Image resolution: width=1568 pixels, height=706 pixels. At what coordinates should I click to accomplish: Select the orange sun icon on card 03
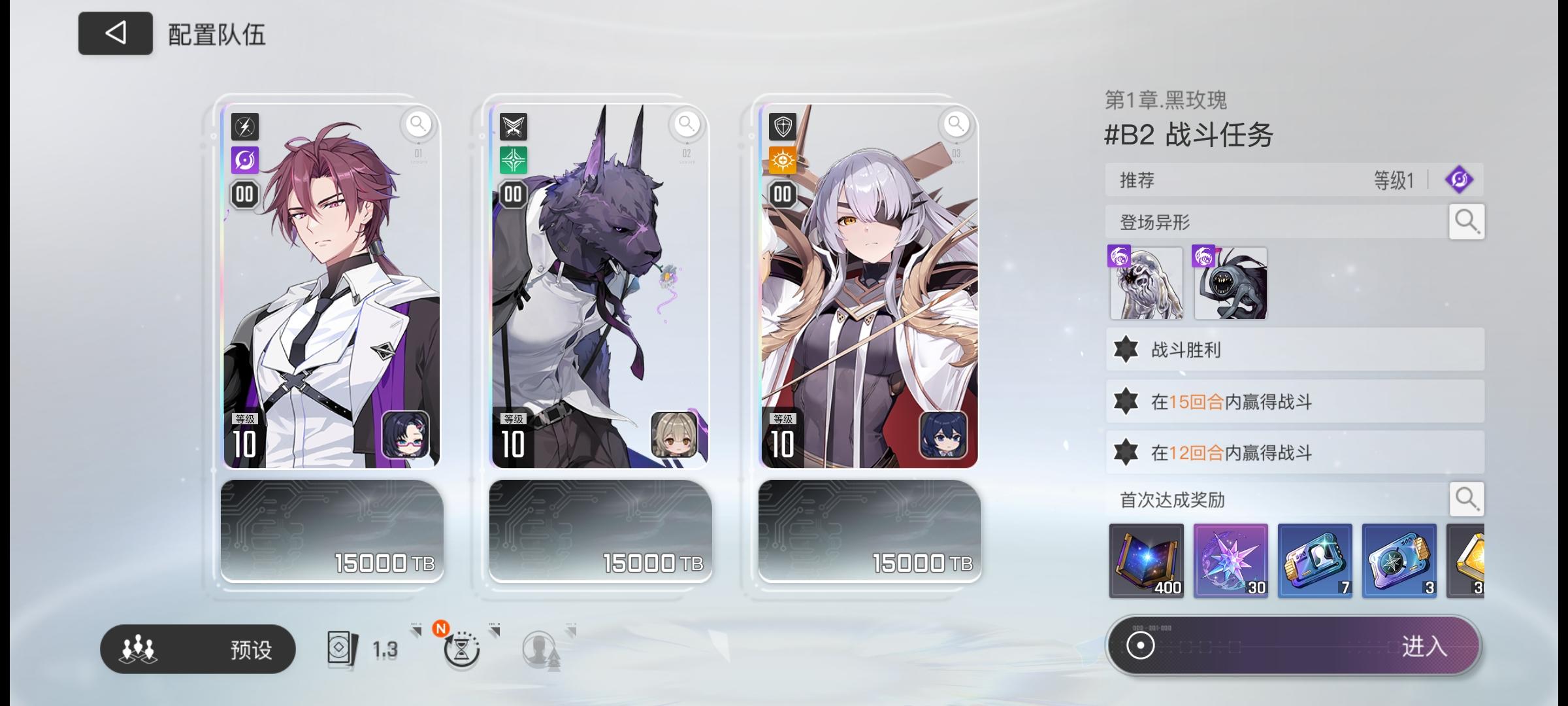pos(783,161)
